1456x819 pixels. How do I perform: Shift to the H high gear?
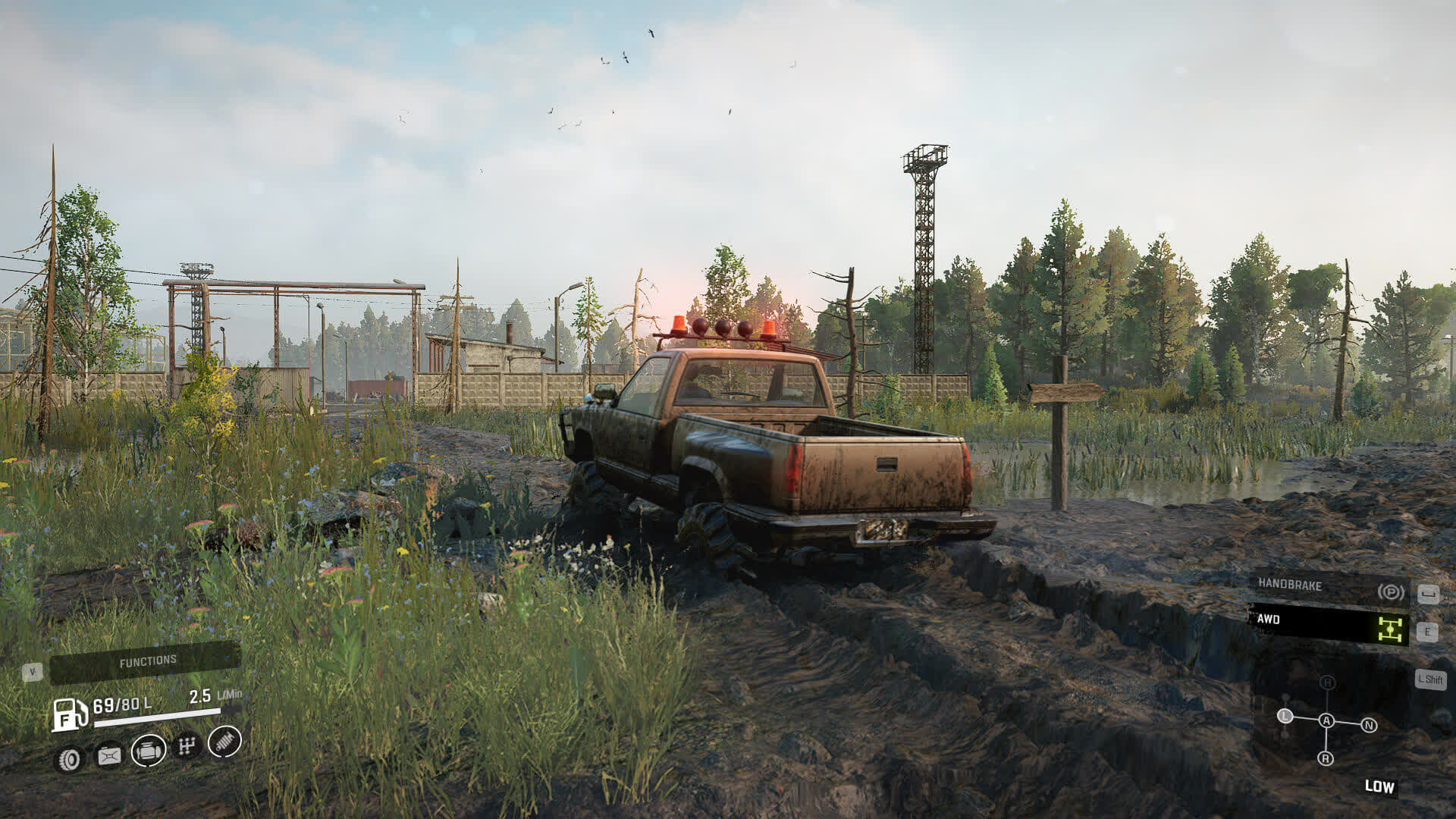1327,682
